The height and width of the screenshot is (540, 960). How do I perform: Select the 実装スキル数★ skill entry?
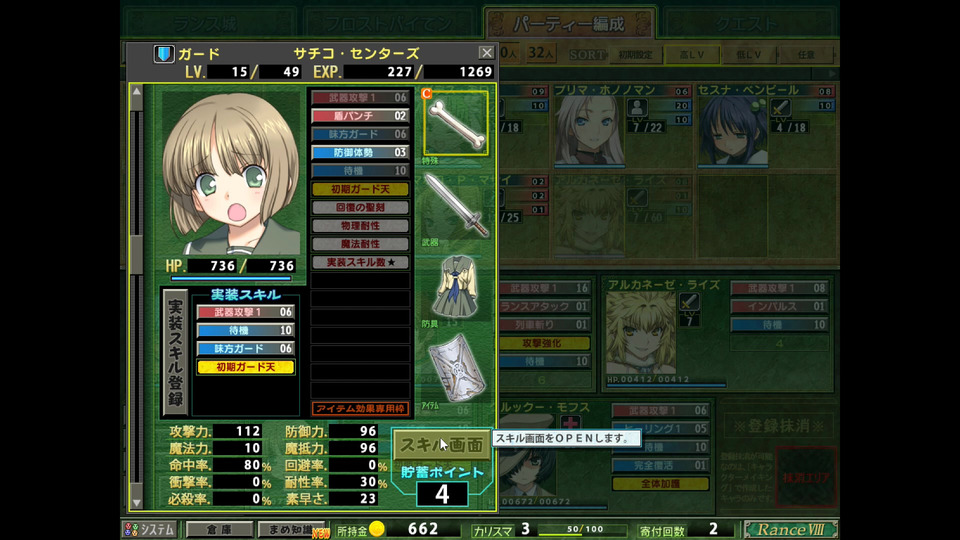click(360, 262)
